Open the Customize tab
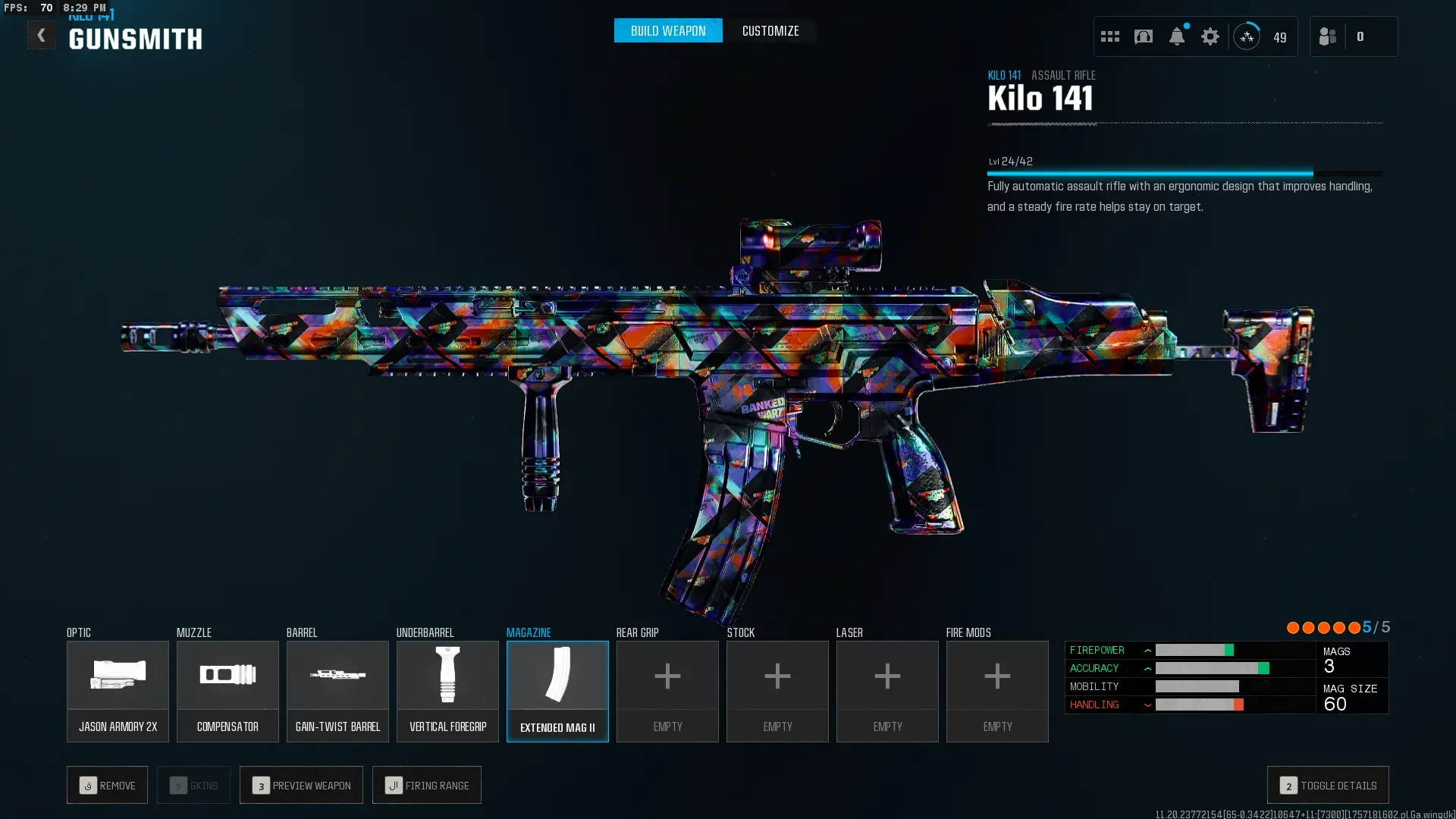Image resolution: width=1456 pixels, height=819 pixels. coord(770,31)
